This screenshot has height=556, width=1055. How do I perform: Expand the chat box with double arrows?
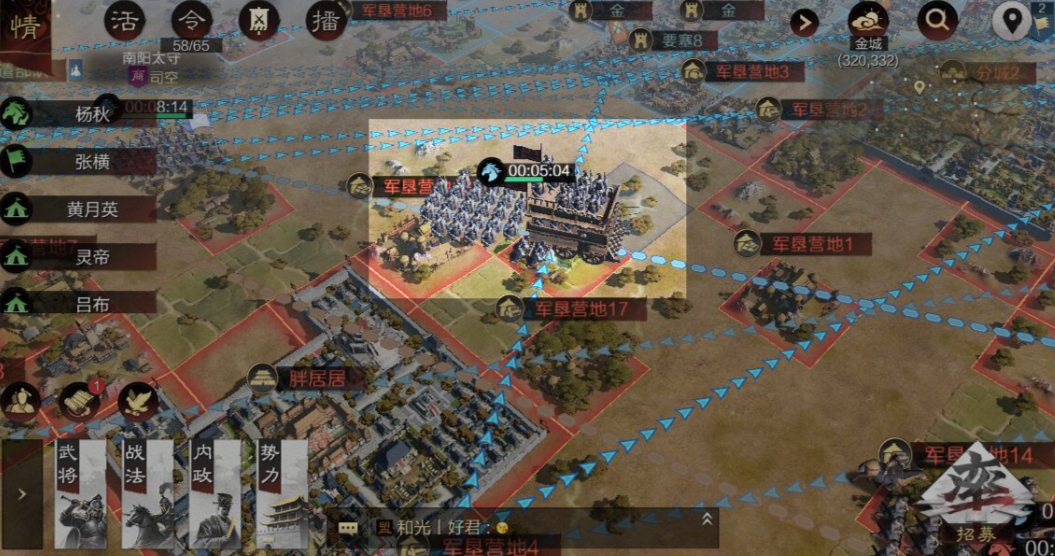point(706,519)
